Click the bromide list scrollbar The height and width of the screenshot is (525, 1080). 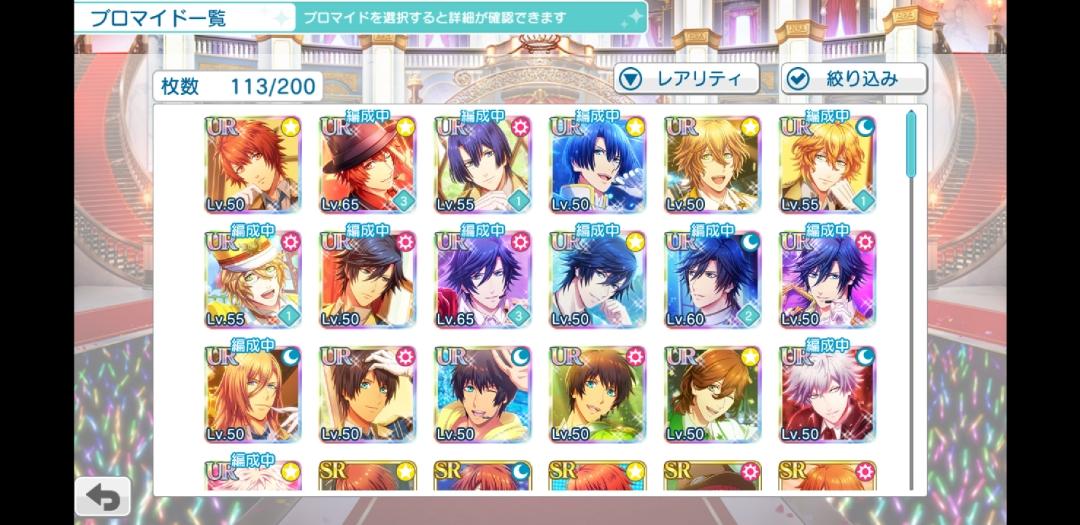(x=911, y=146)
